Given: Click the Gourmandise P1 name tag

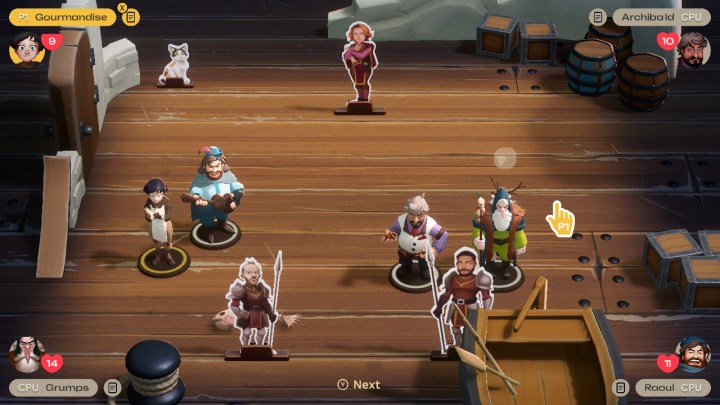Looking at the screenshot, I should coord(62,17).
